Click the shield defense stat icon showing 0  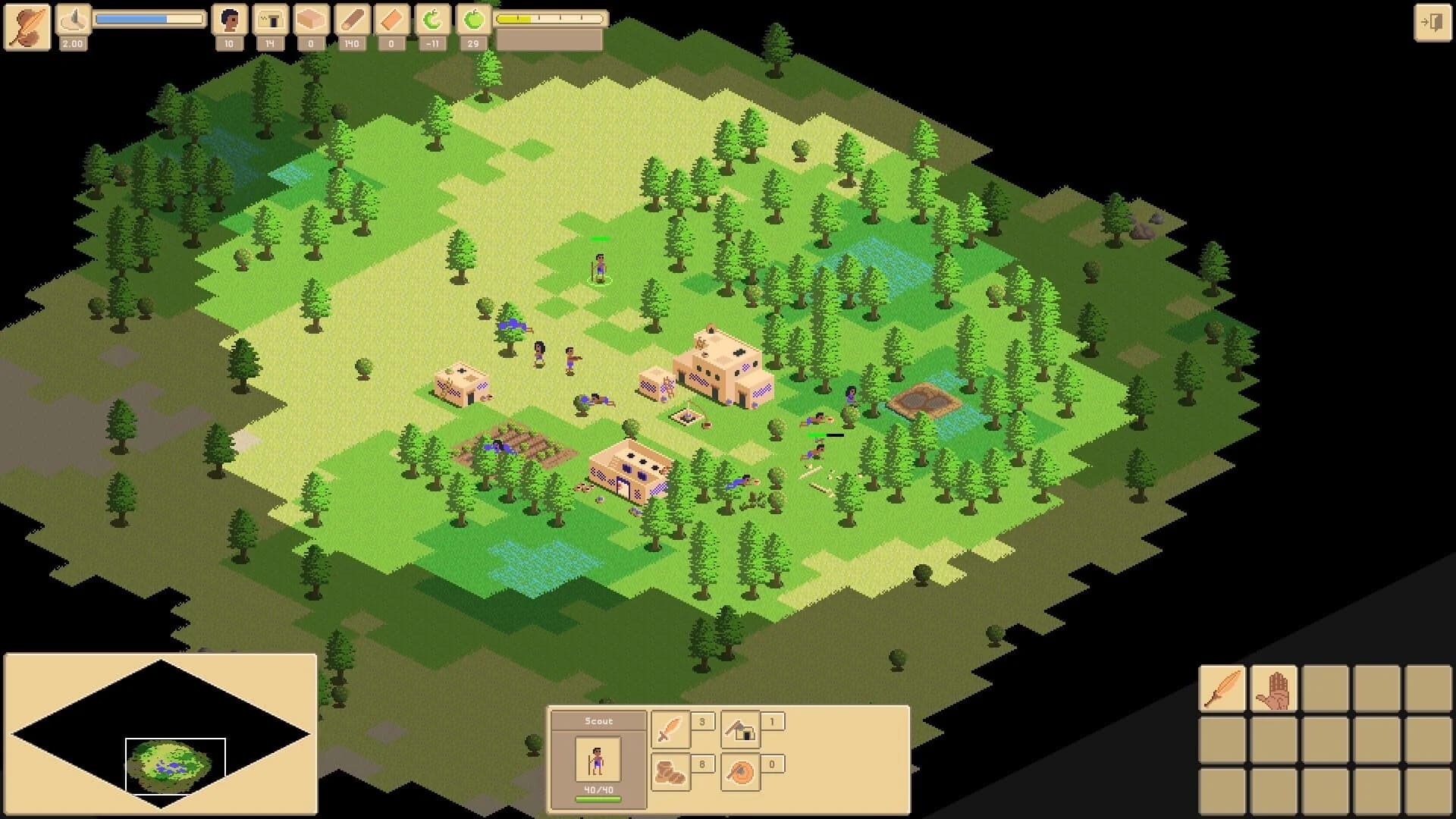coord(739,771)
